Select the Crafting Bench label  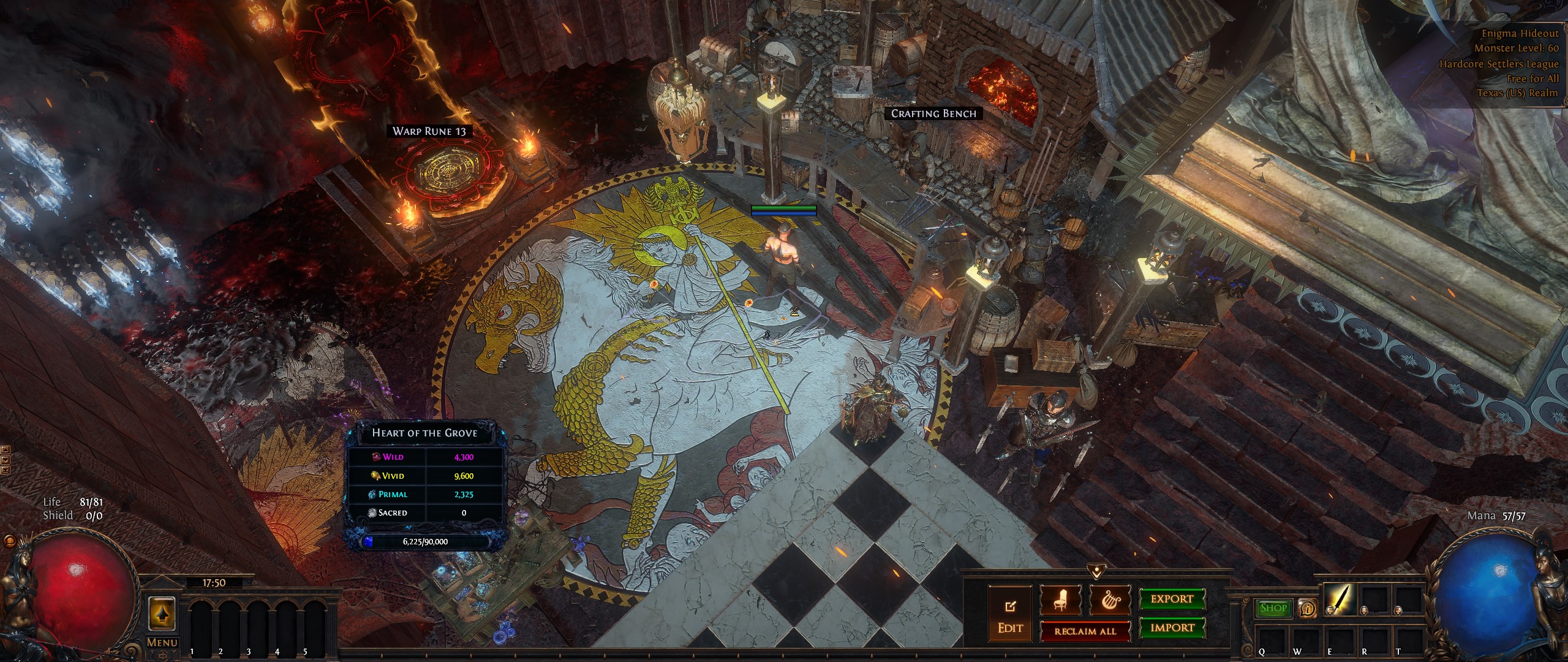933,113
